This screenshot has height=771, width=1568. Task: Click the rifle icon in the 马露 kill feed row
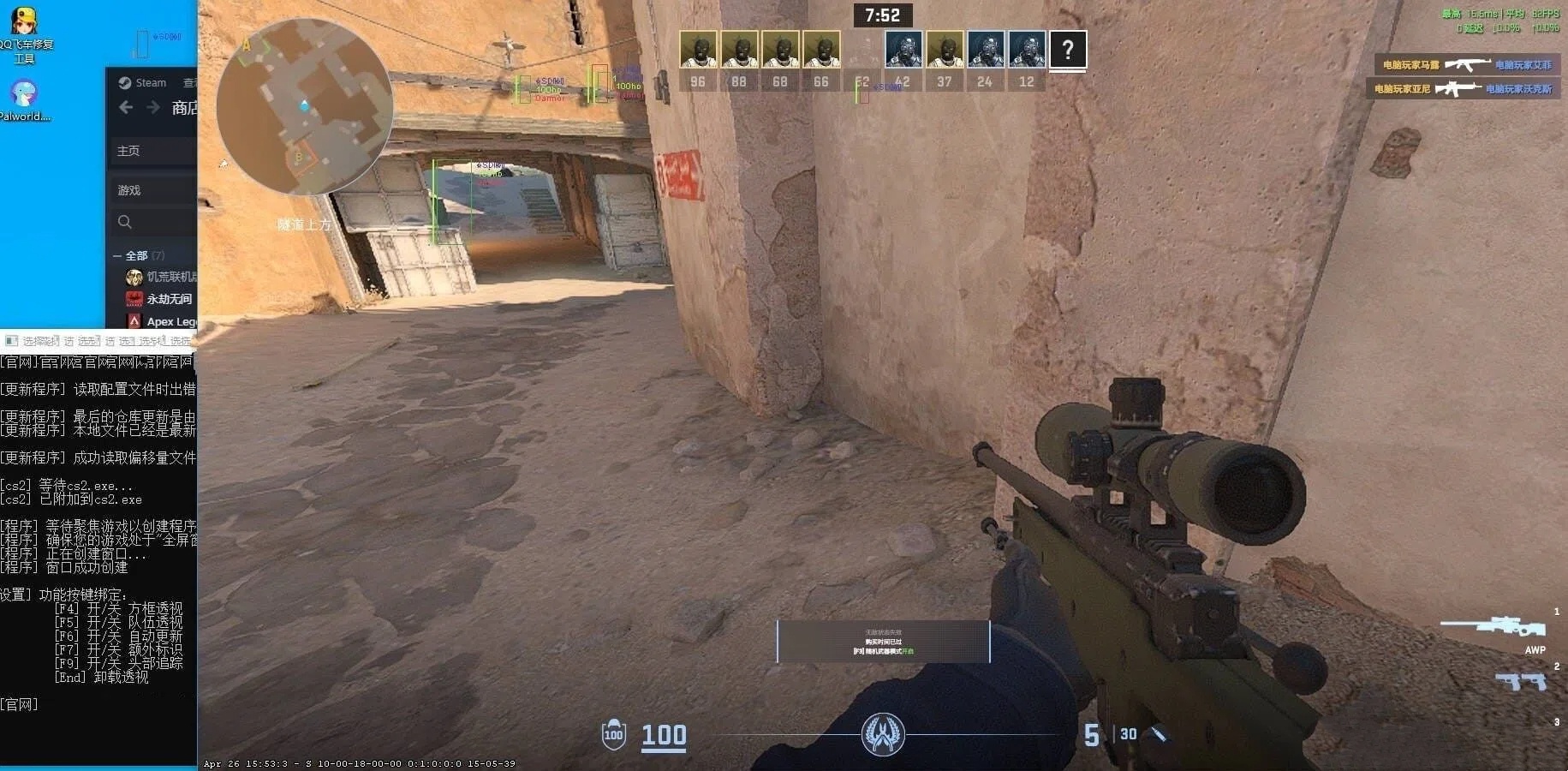[x=1470, y=63]
